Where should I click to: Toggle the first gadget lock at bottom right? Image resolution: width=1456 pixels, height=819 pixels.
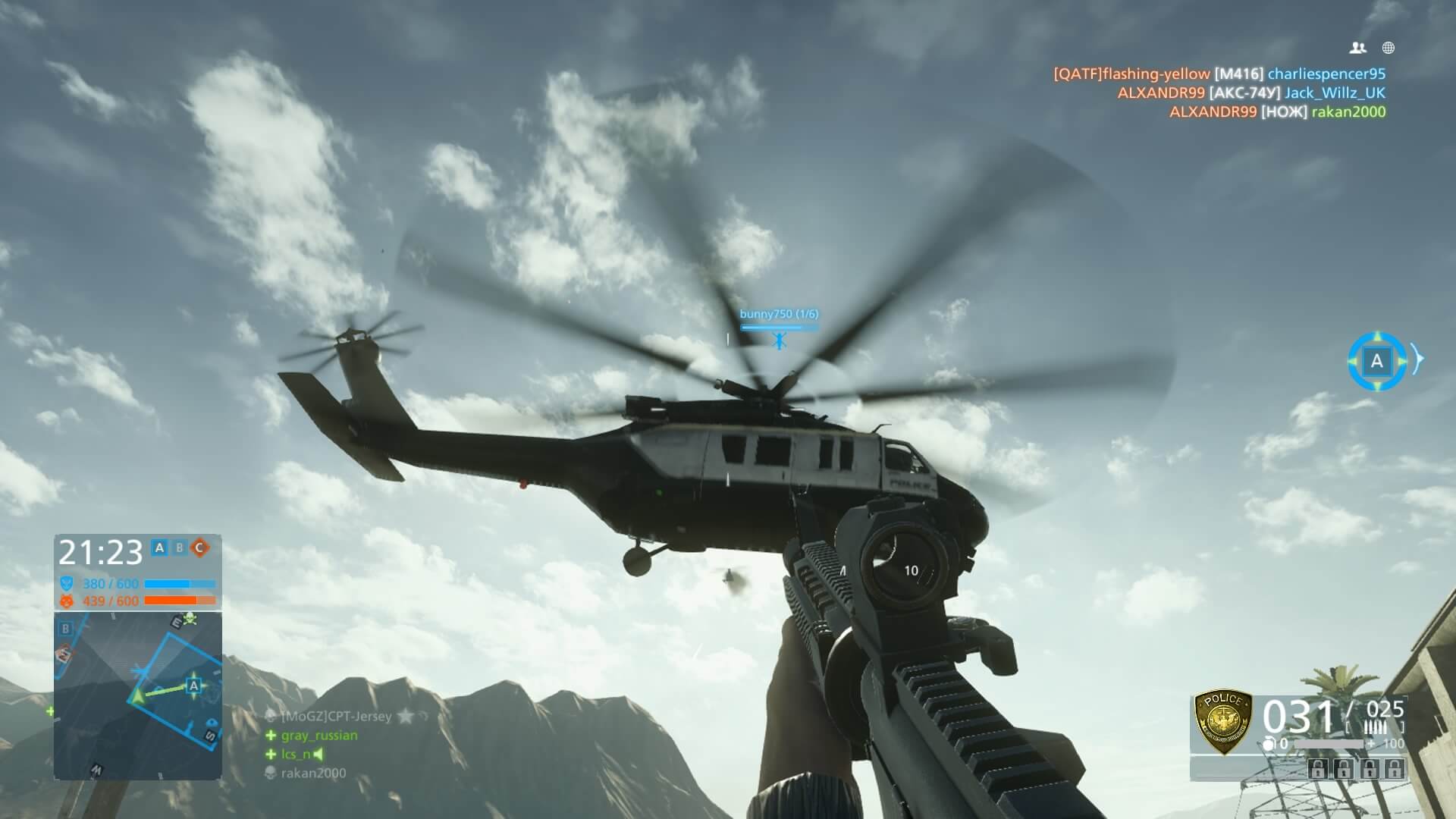(x=1318, y=770)
